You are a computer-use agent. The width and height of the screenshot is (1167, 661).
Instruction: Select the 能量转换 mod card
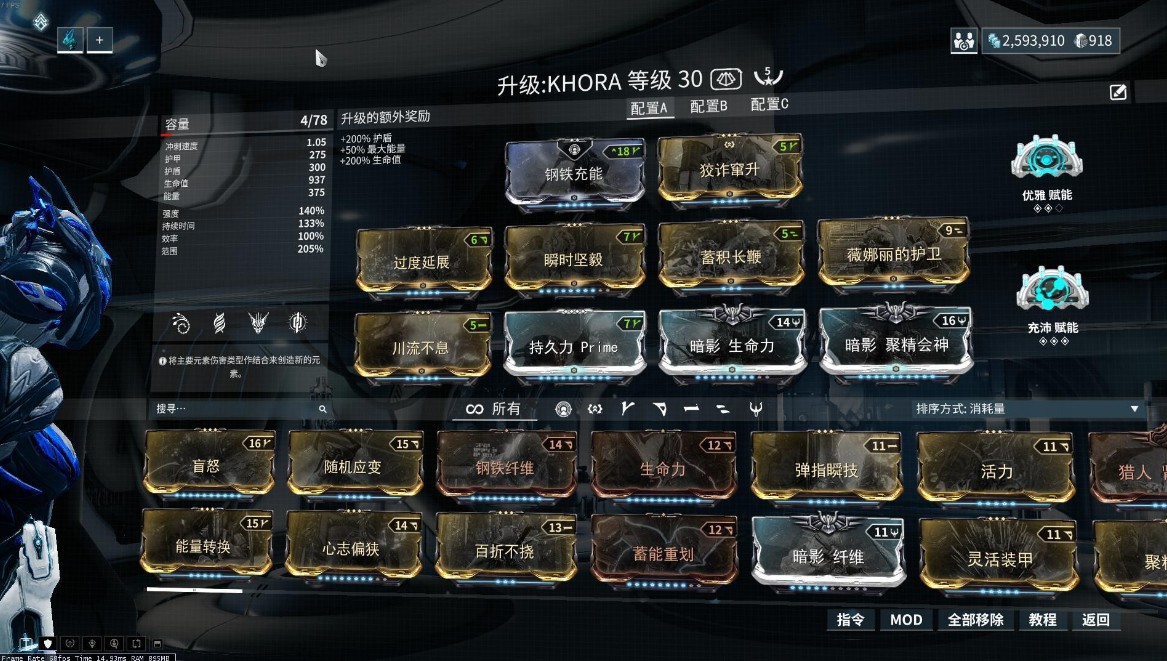click(x=207, y=546)
